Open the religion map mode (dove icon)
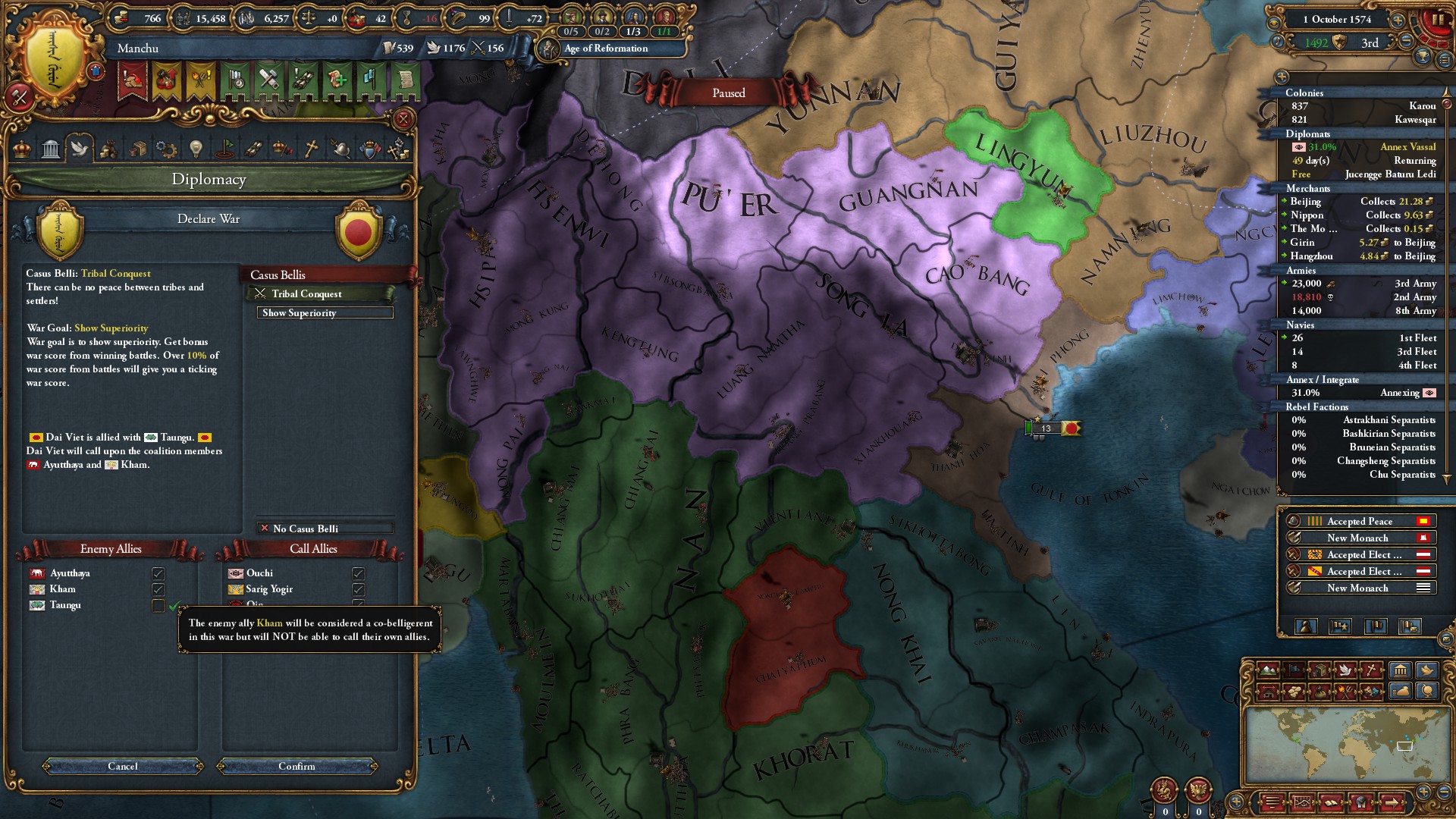 tap(1345, 670)
